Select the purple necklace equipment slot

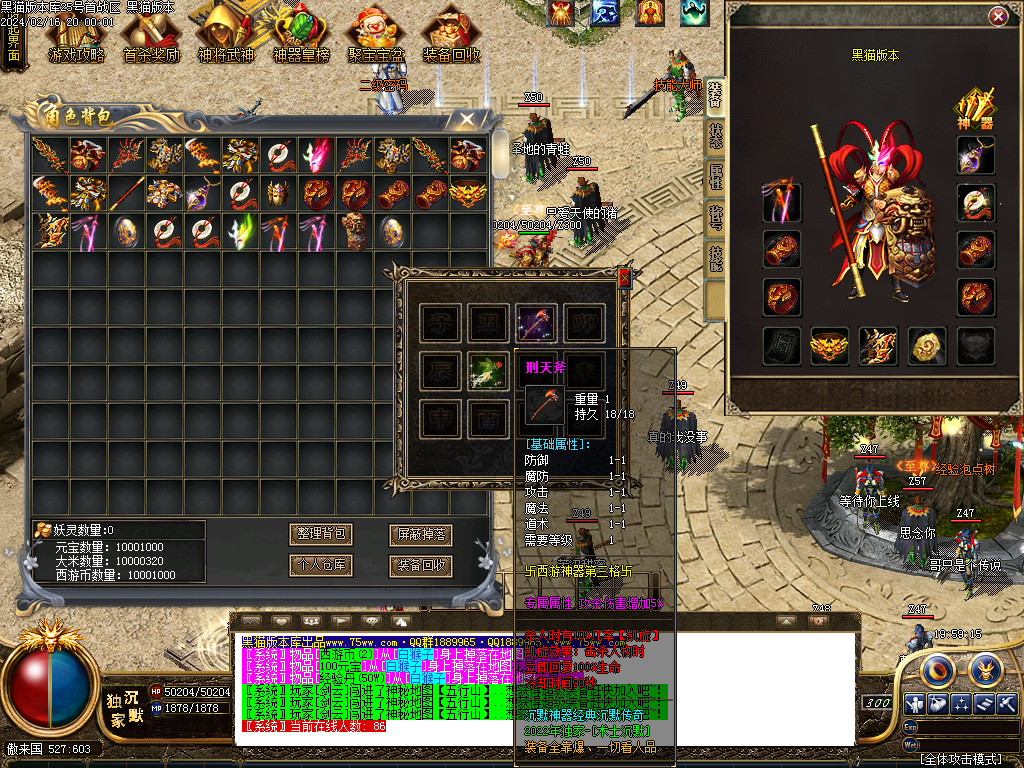976,154
